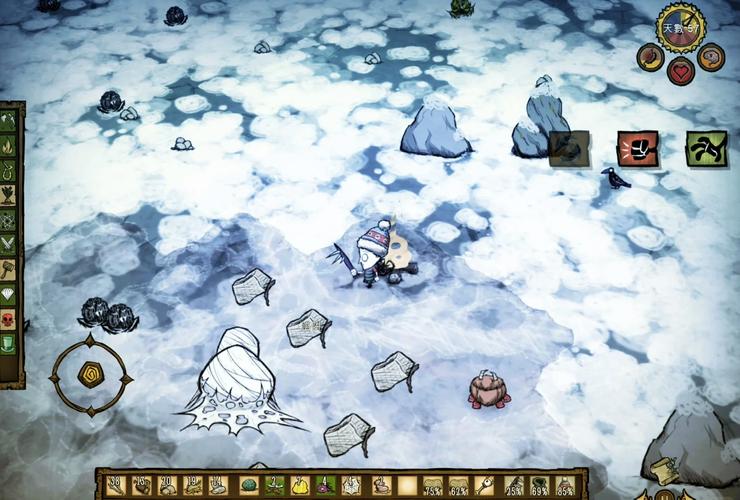Select the green shell item in hotbar
The width and height of the screenshot is (740, 500).
pyautogui.click(x=248, y=486)
